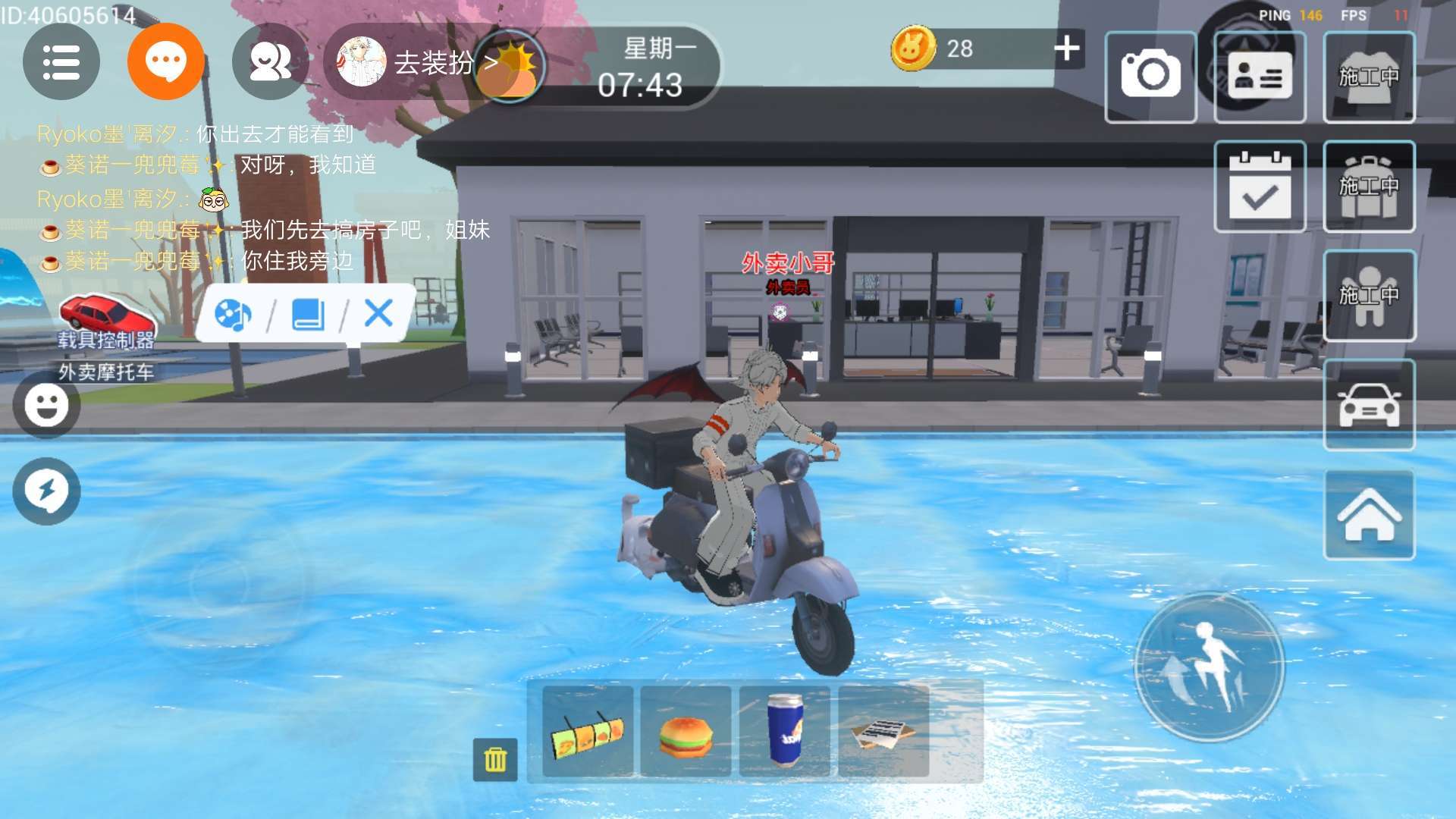Trigger the jump action button
This screenshot has width=1456, height=819.
(x=1209, y=667)
